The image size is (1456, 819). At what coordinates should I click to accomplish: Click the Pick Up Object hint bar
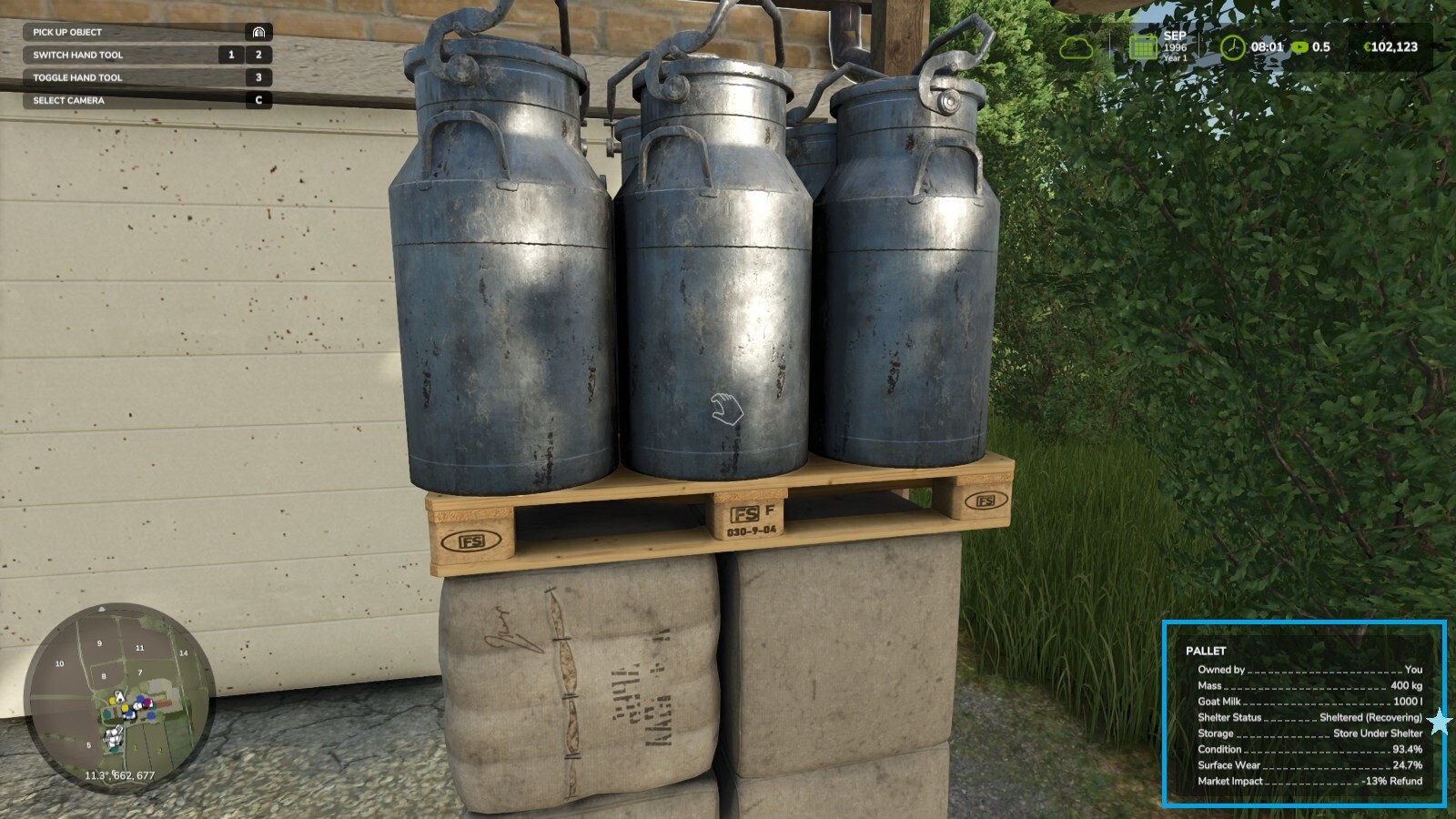tap(136, 31)
